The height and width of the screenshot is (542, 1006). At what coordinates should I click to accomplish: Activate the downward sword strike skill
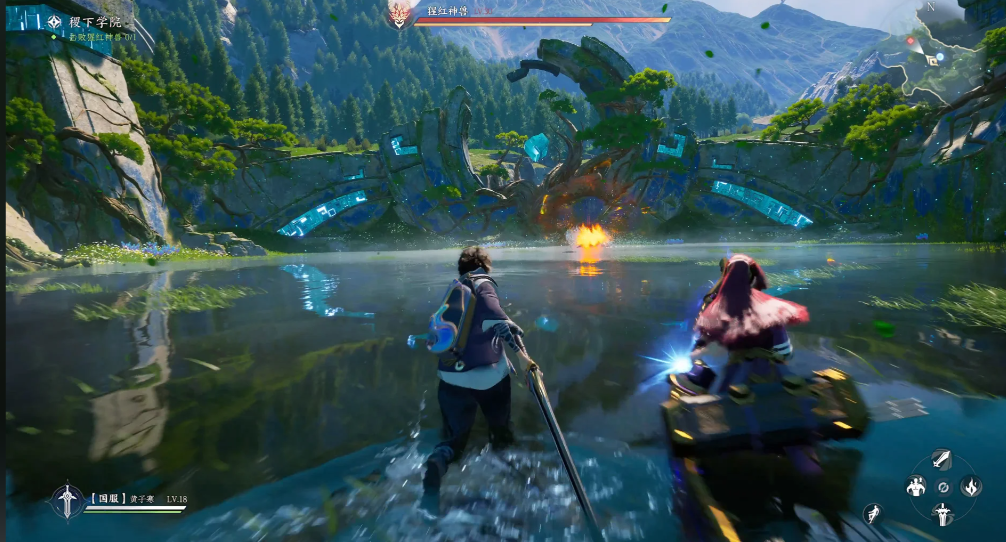coord(942,514)
